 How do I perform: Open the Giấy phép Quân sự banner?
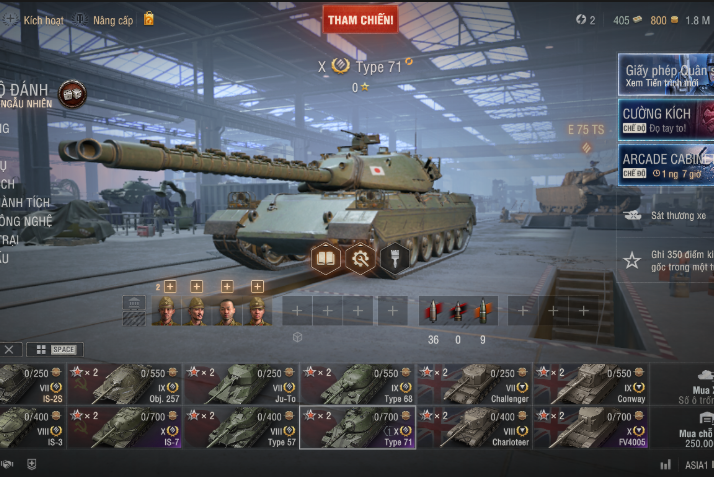666,75
